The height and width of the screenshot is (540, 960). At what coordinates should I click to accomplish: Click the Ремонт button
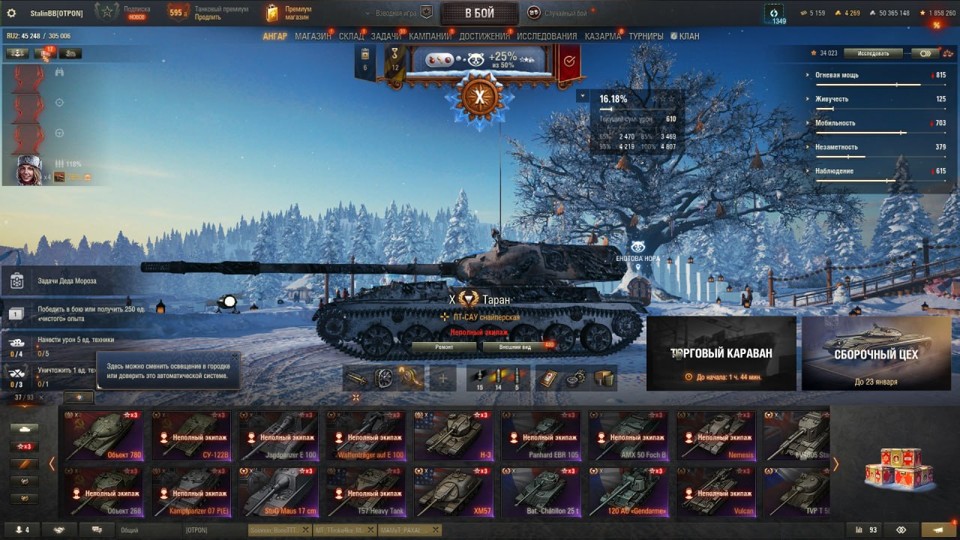[443, 346]
